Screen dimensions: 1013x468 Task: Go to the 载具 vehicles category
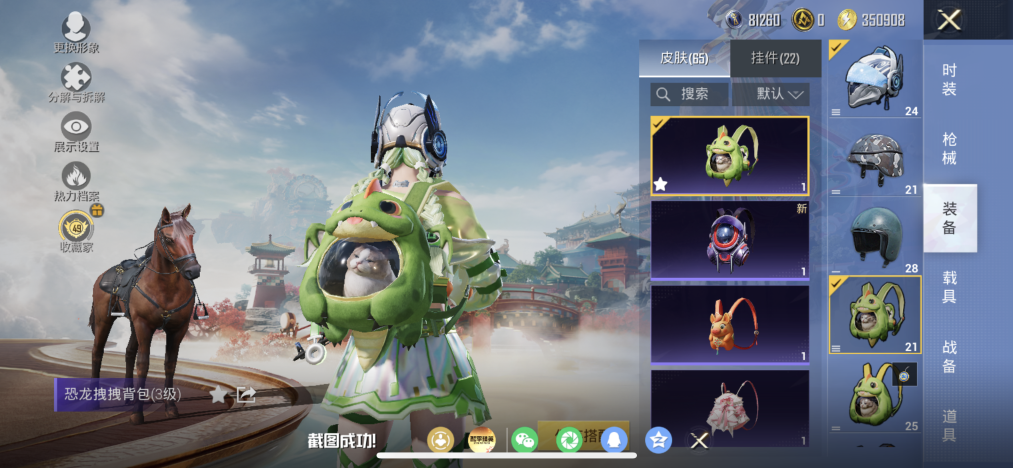click(x=949, y=287)
